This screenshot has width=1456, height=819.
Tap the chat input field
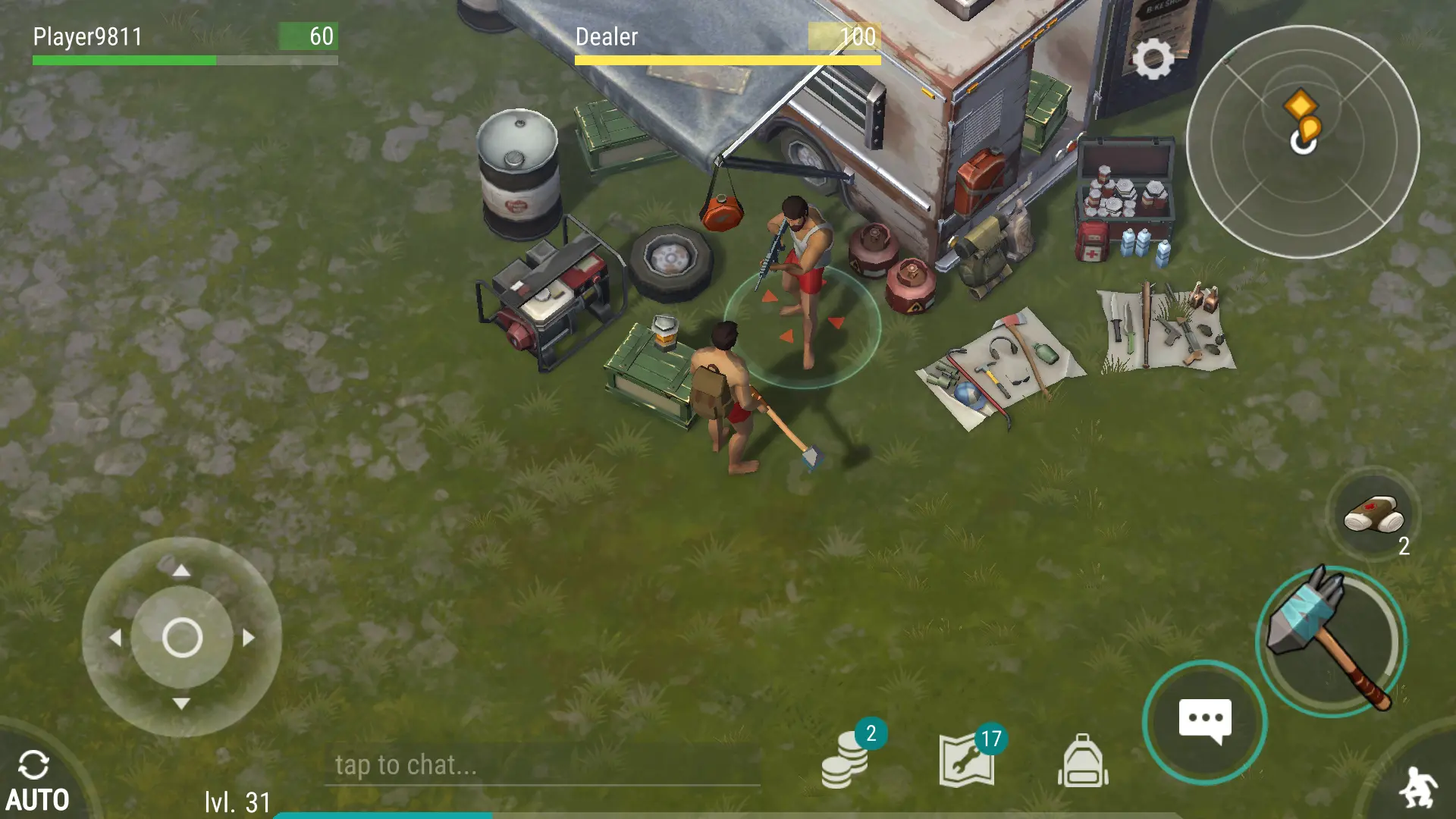pyautogui.click(x=542, y=765)
